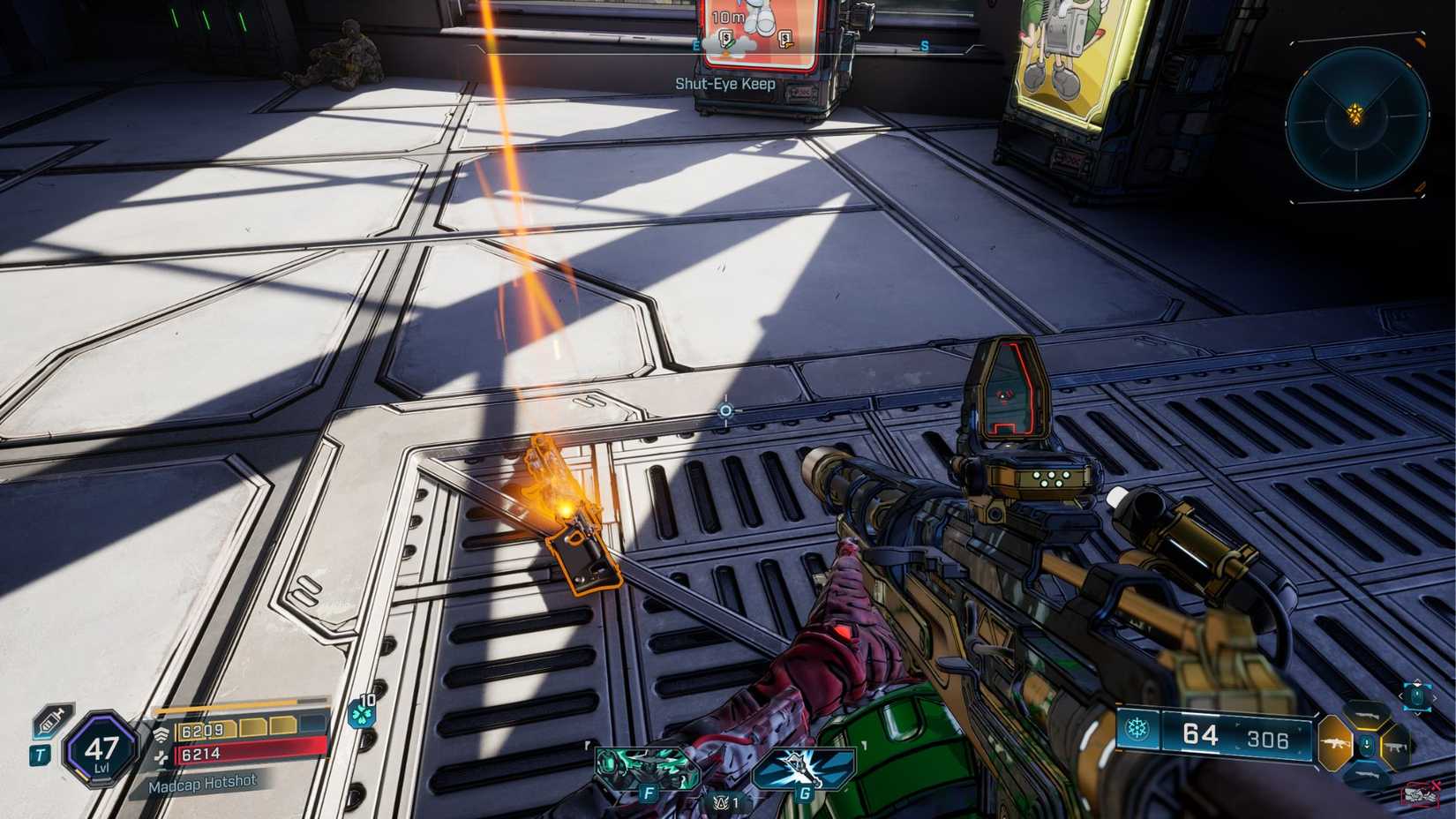Click the left chevron beside the mouse icon
This screenshot has width=1456, height=819.
1401,696
